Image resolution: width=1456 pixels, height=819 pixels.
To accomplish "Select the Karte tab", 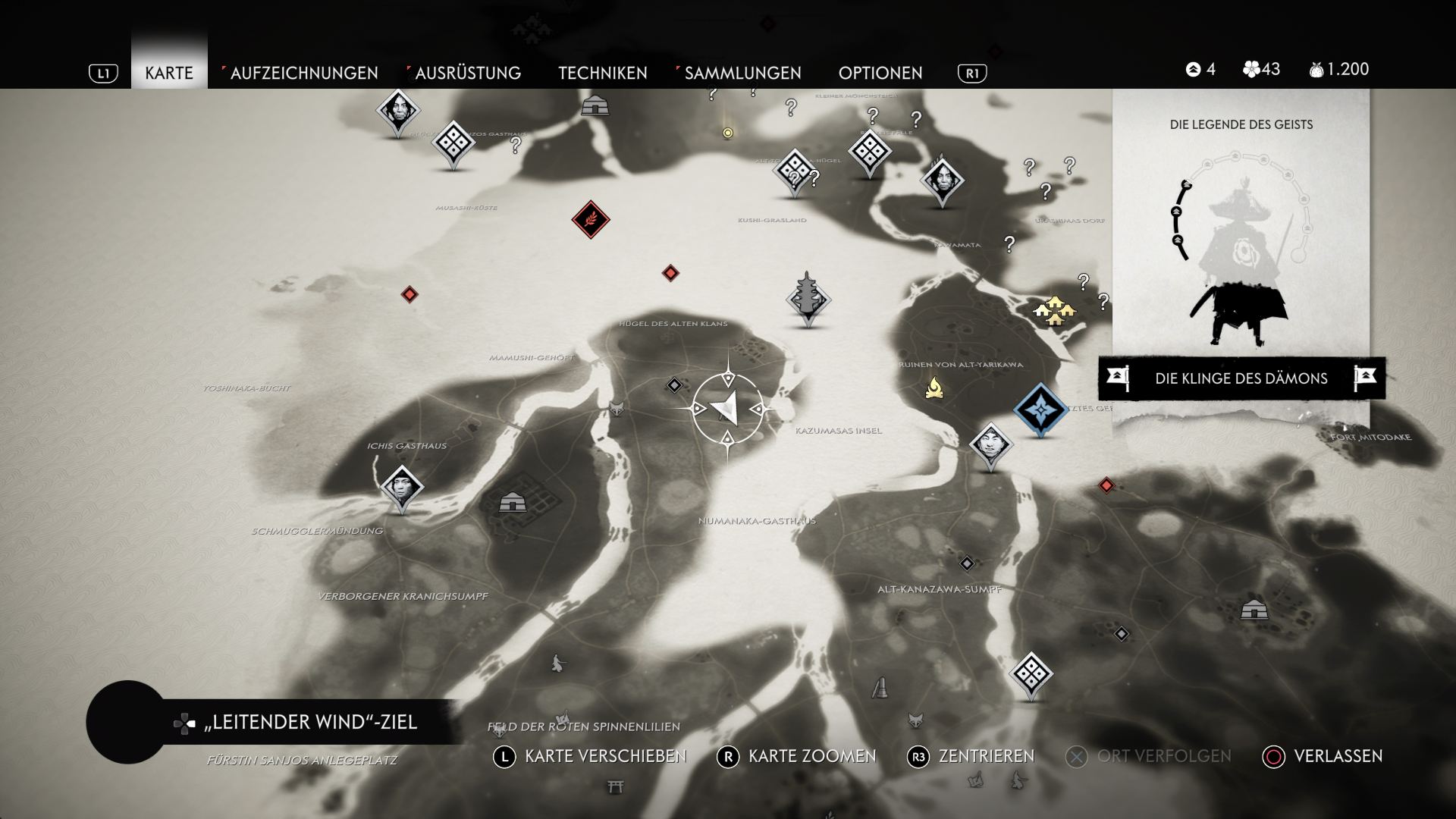I will tap(169, 73).
